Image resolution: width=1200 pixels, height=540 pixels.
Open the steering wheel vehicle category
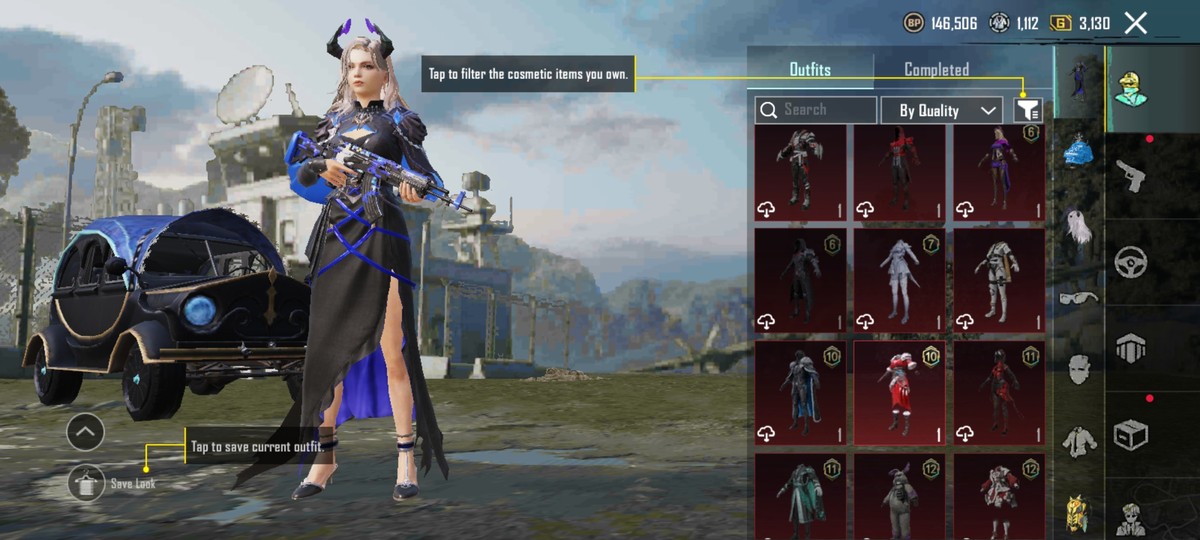tap(1130, 260)
